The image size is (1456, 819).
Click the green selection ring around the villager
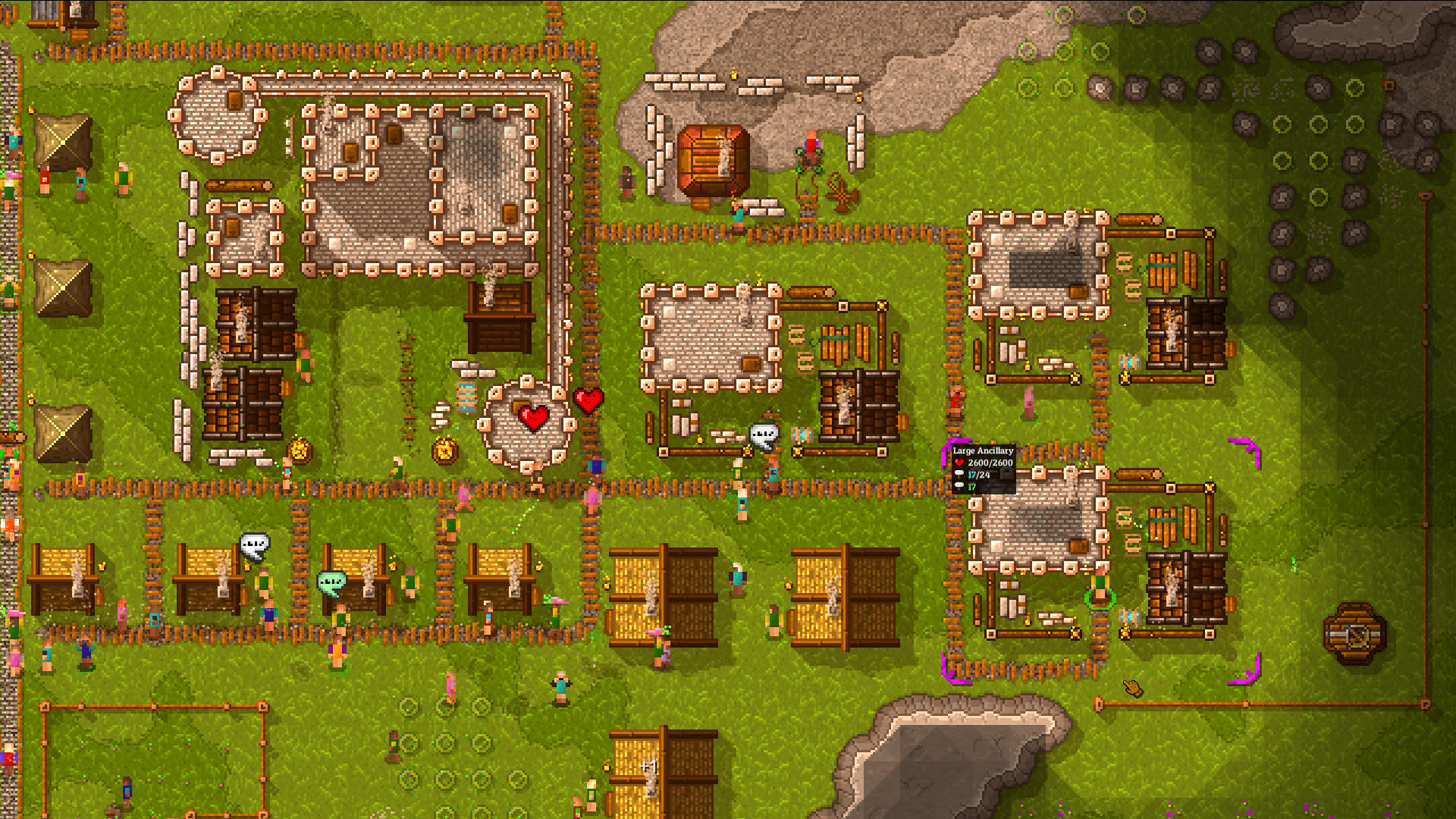pos(1099,599)
